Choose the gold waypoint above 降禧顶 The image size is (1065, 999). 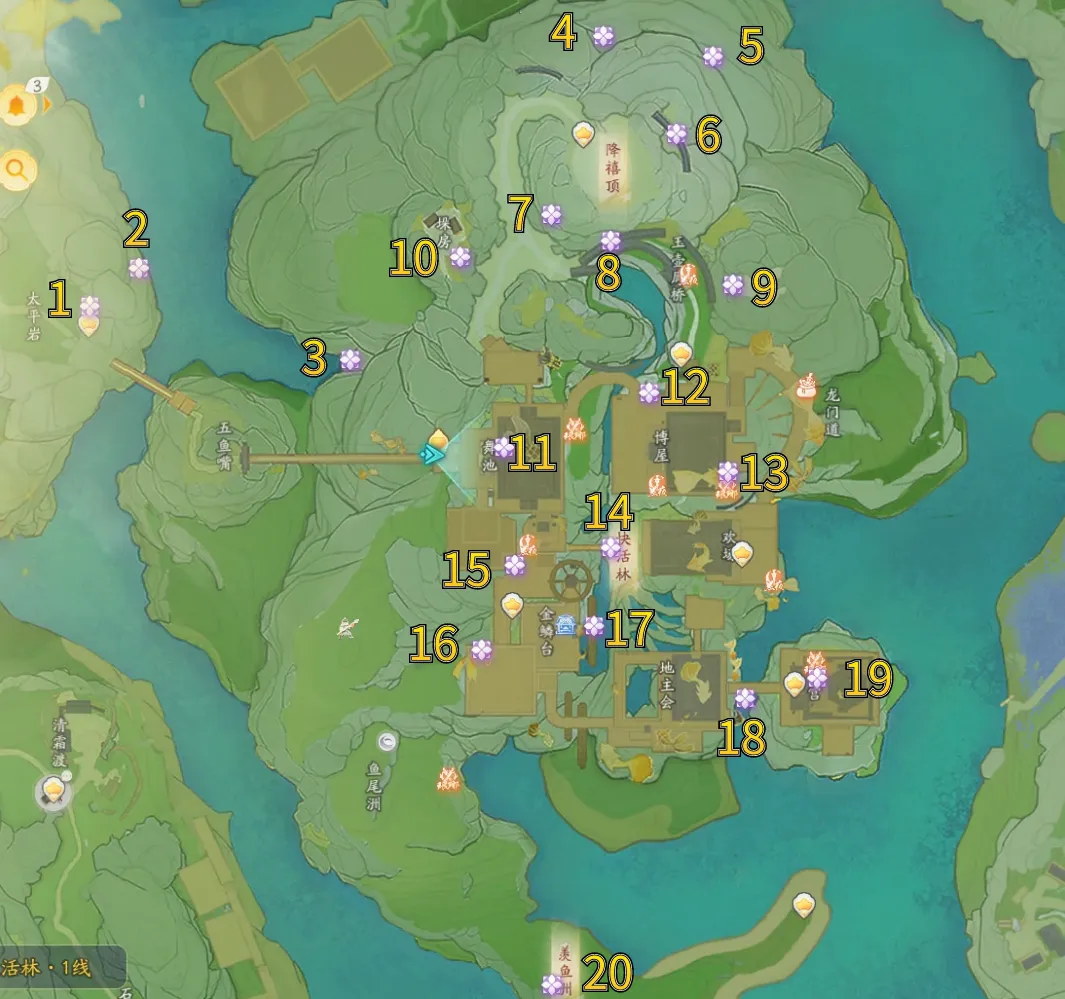click(x=583, y=133)
